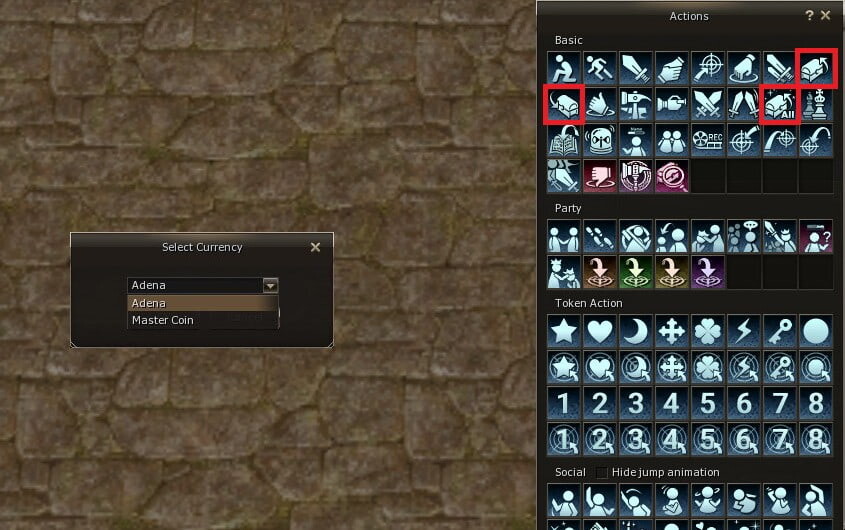
Task: Close the Select Currency dialog
Action: coord(315,247)
